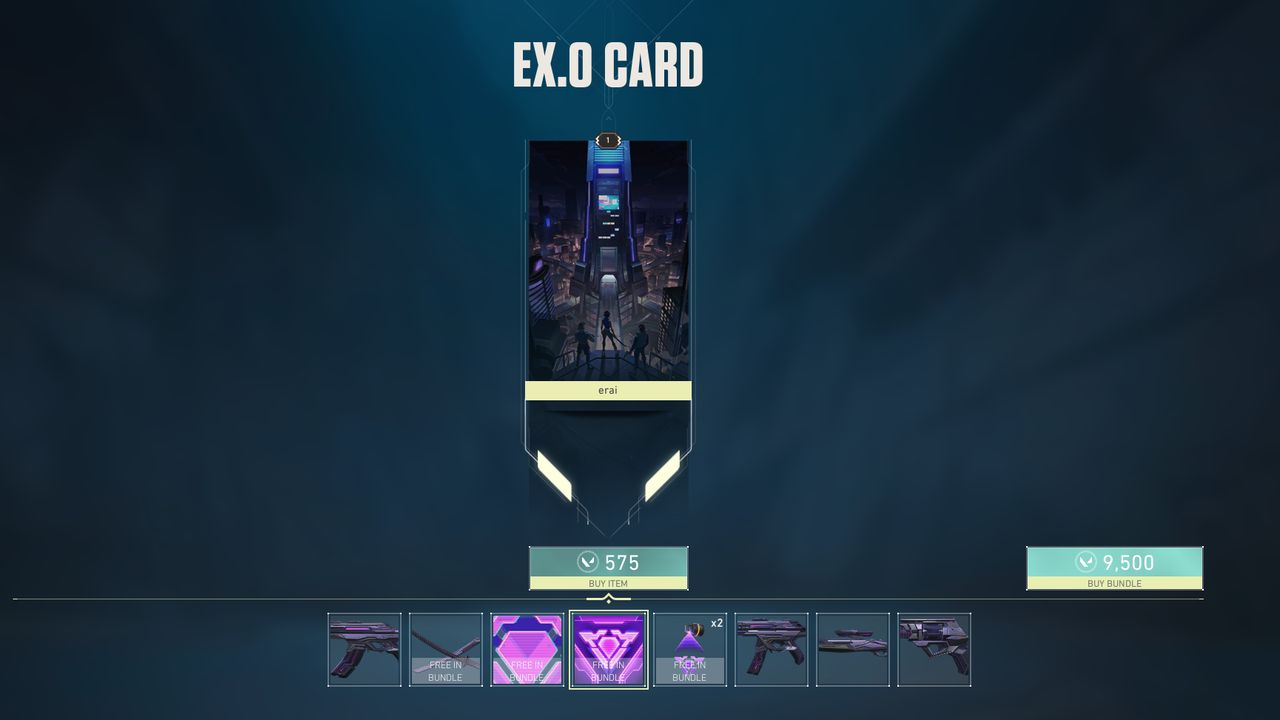Click FREE IN BUNDLE on the melee item
Screen dimensions: 1280x720
click(x=446, y=671)
